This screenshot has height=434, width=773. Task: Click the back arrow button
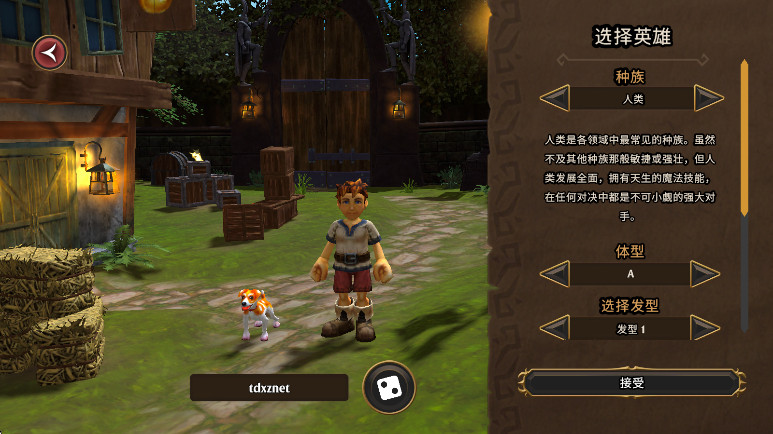pos(49,53)
